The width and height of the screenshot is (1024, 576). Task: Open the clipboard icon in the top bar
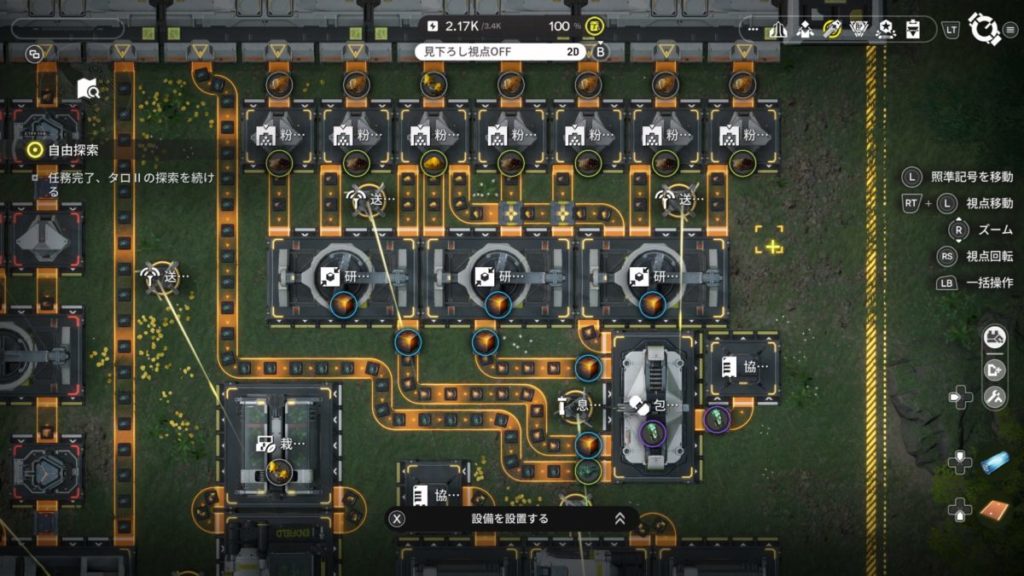click(912, 29)
